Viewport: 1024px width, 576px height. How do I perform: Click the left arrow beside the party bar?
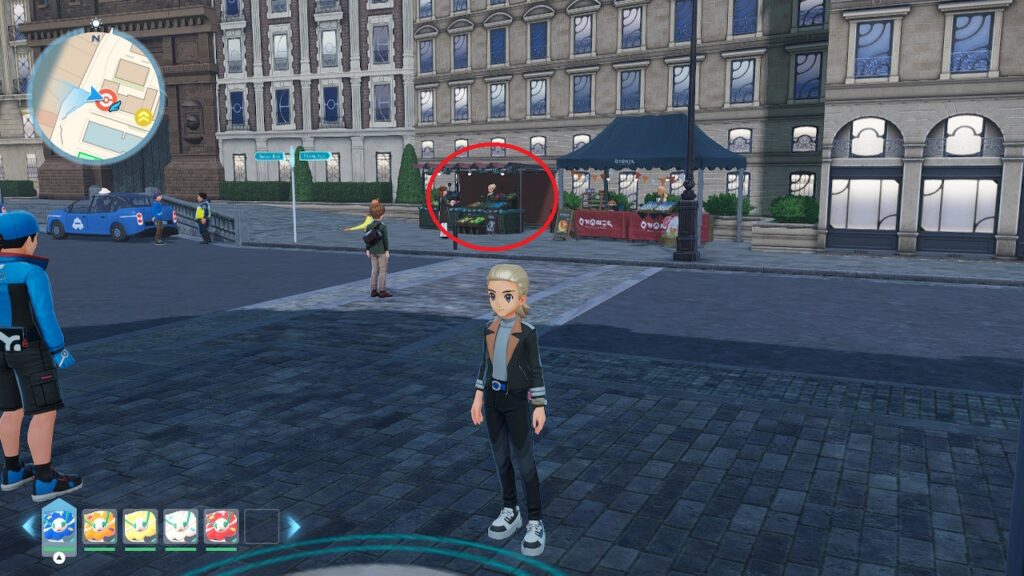point(28,526)
